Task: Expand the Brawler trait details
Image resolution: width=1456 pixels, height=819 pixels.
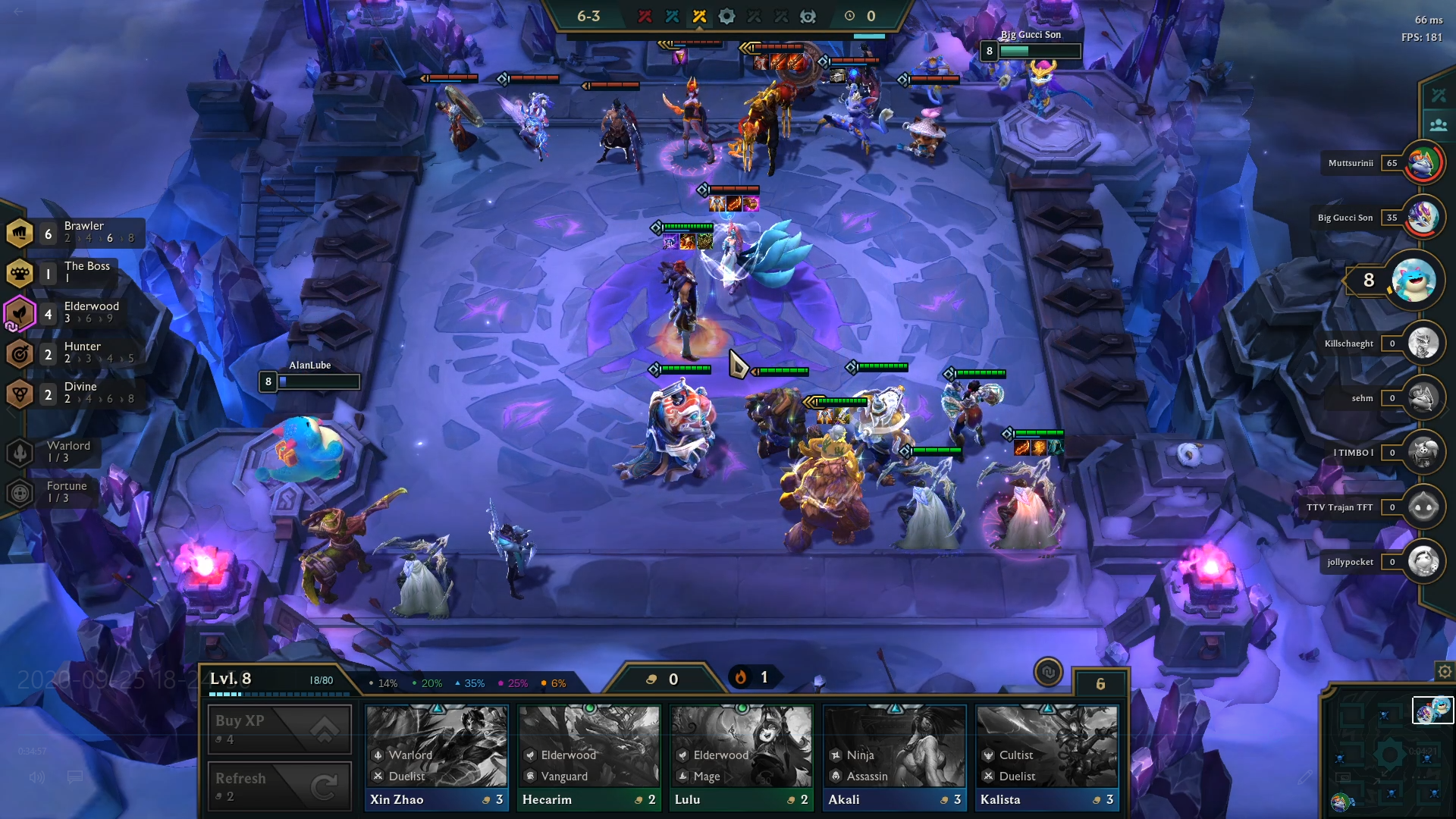Action: pyautogui.click(x=20, y=232)
